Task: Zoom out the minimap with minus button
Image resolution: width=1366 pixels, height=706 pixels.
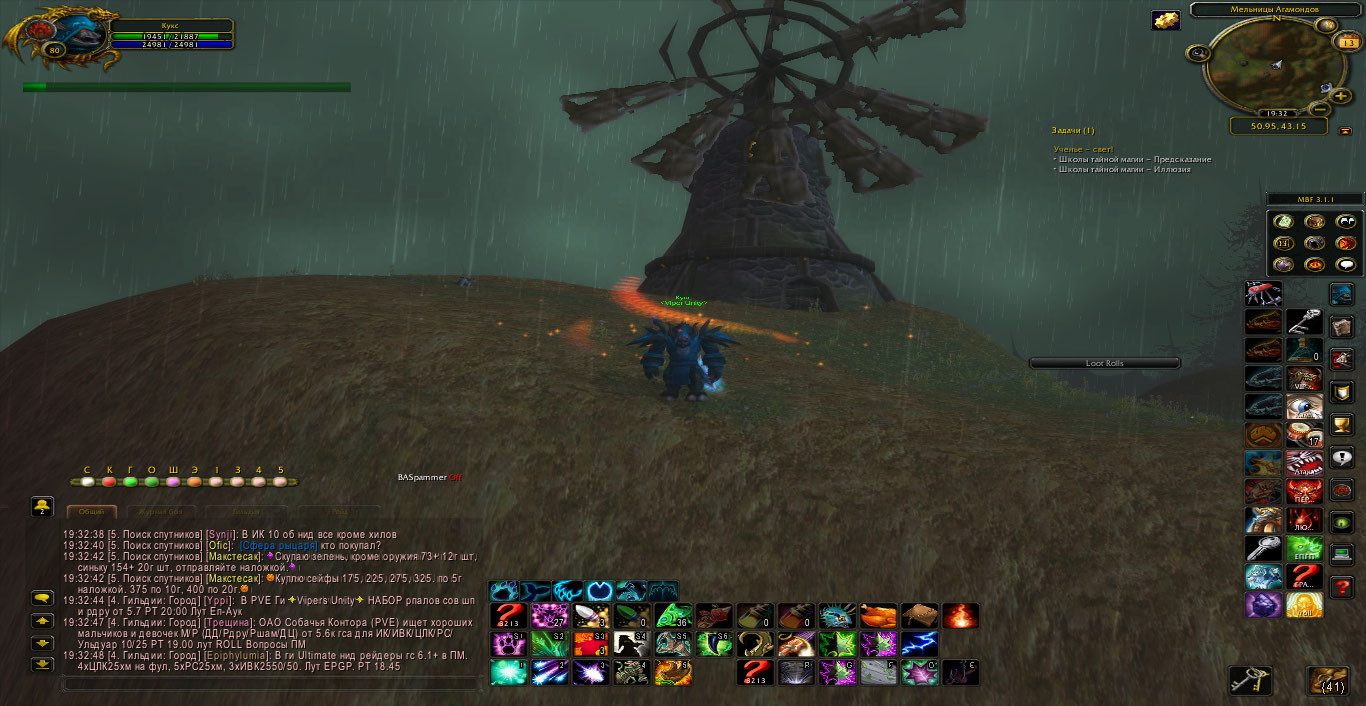Action: (x=1319, y=108)
